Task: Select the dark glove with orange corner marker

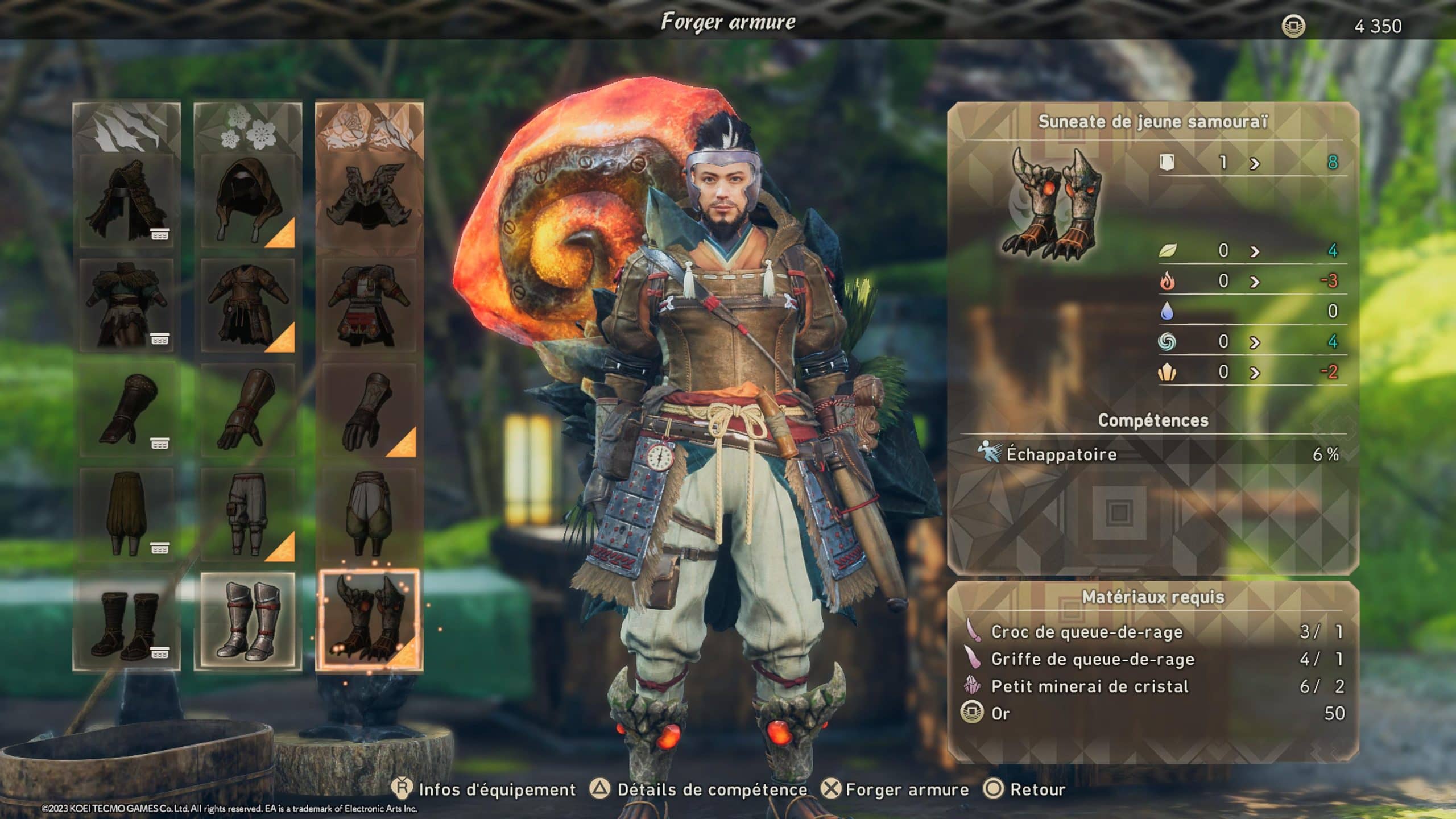Action: [x=369, y=409]
